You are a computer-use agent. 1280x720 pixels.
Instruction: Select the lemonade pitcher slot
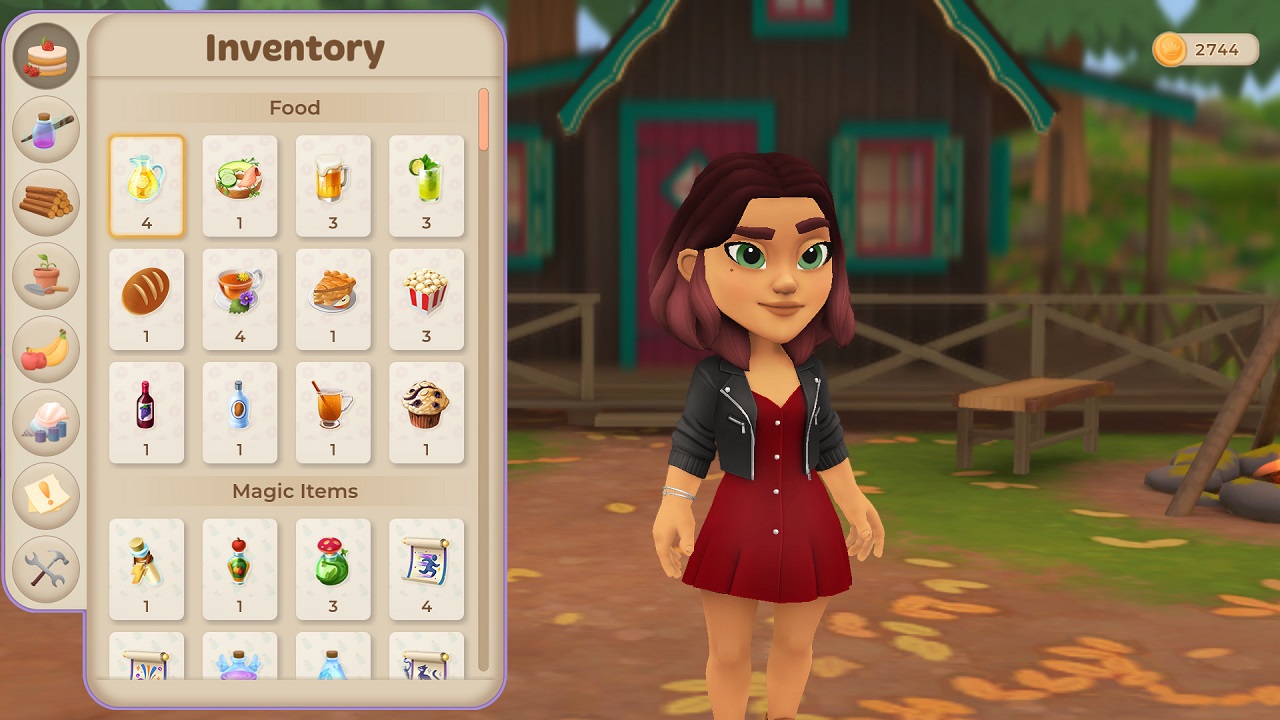tap(146, 186)
